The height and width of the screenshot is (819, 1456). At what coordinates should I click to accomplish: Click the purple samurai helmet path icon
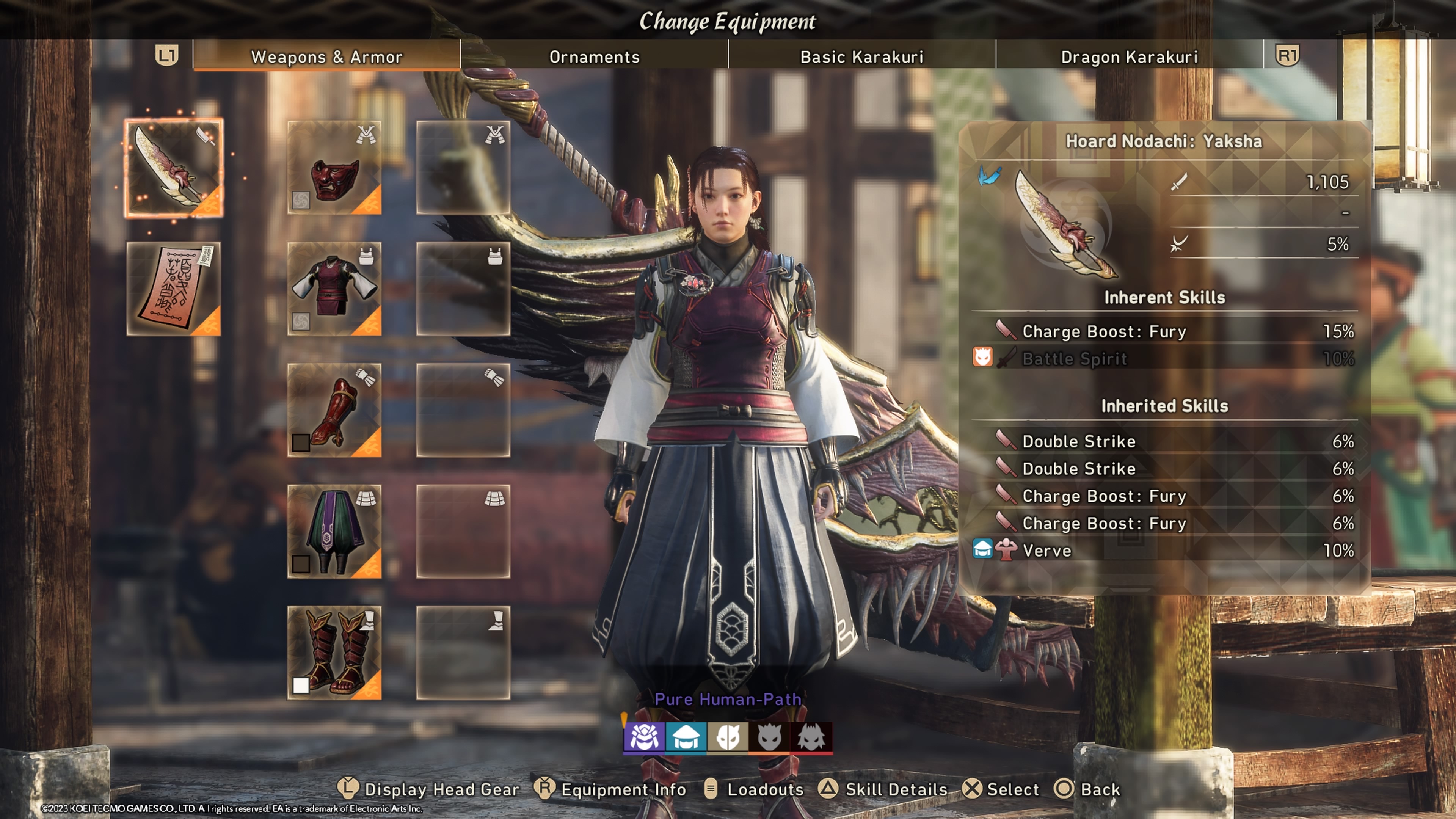644,737
